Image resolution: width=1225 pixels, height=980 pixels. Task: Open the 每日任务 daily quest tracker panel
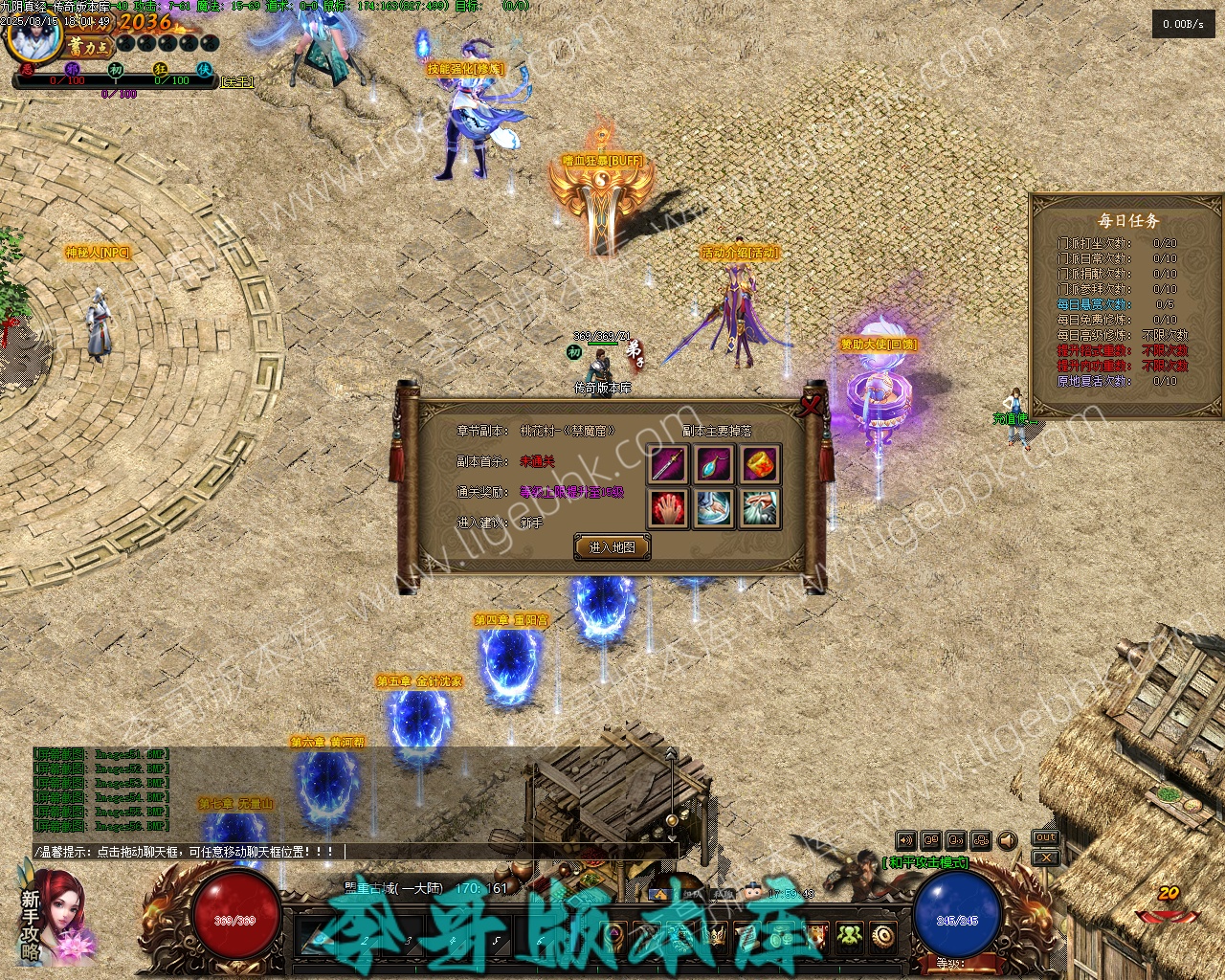pos(1127,220)
